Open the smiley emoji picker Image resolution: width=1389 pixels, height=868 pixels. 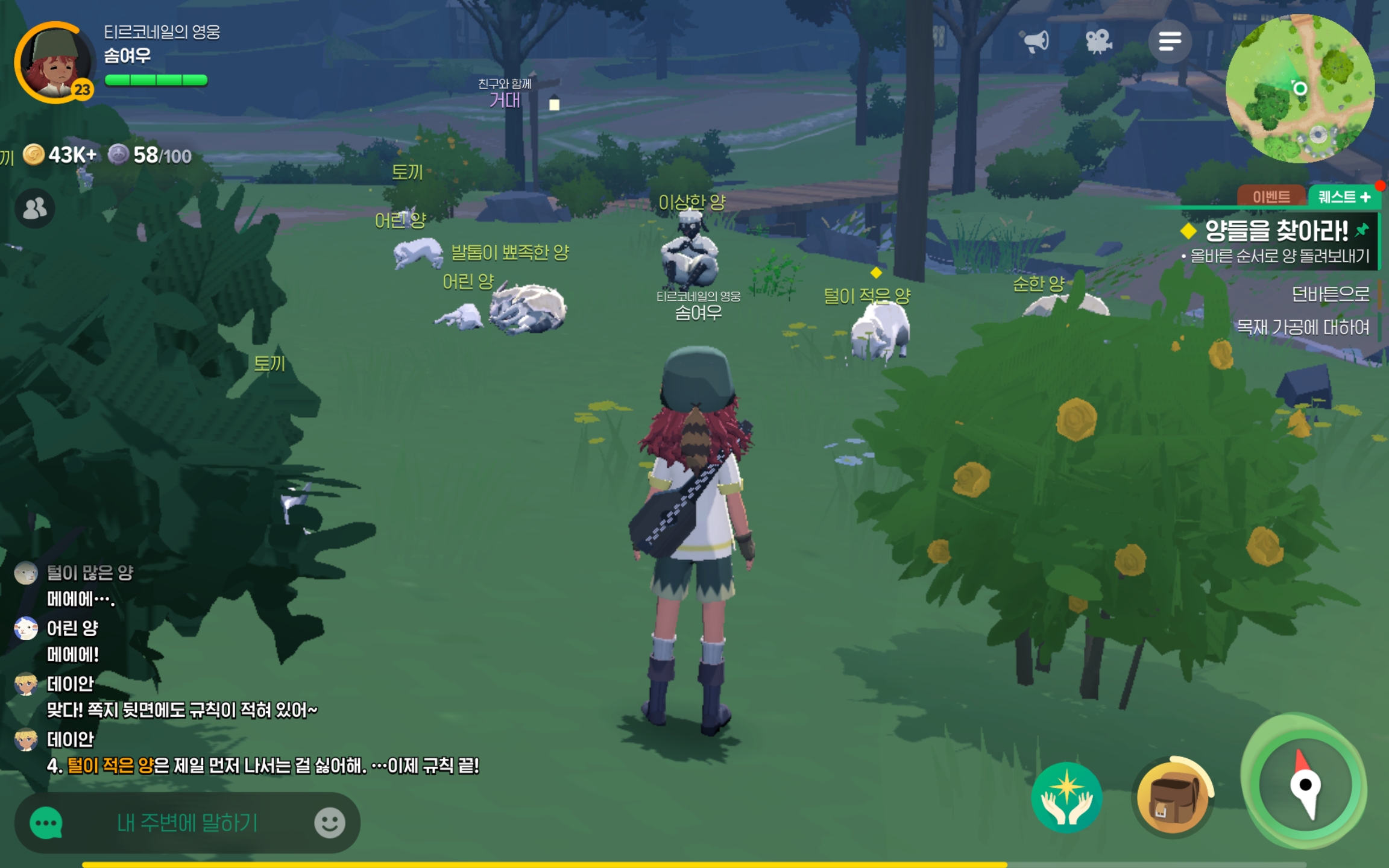[330, 823]
